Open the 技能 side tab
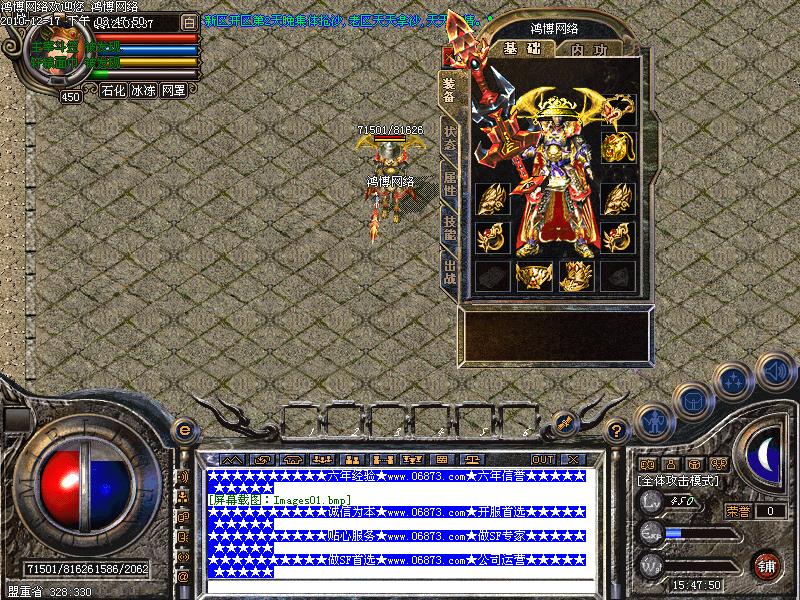The image size is (800, 600). pos(449,227)
